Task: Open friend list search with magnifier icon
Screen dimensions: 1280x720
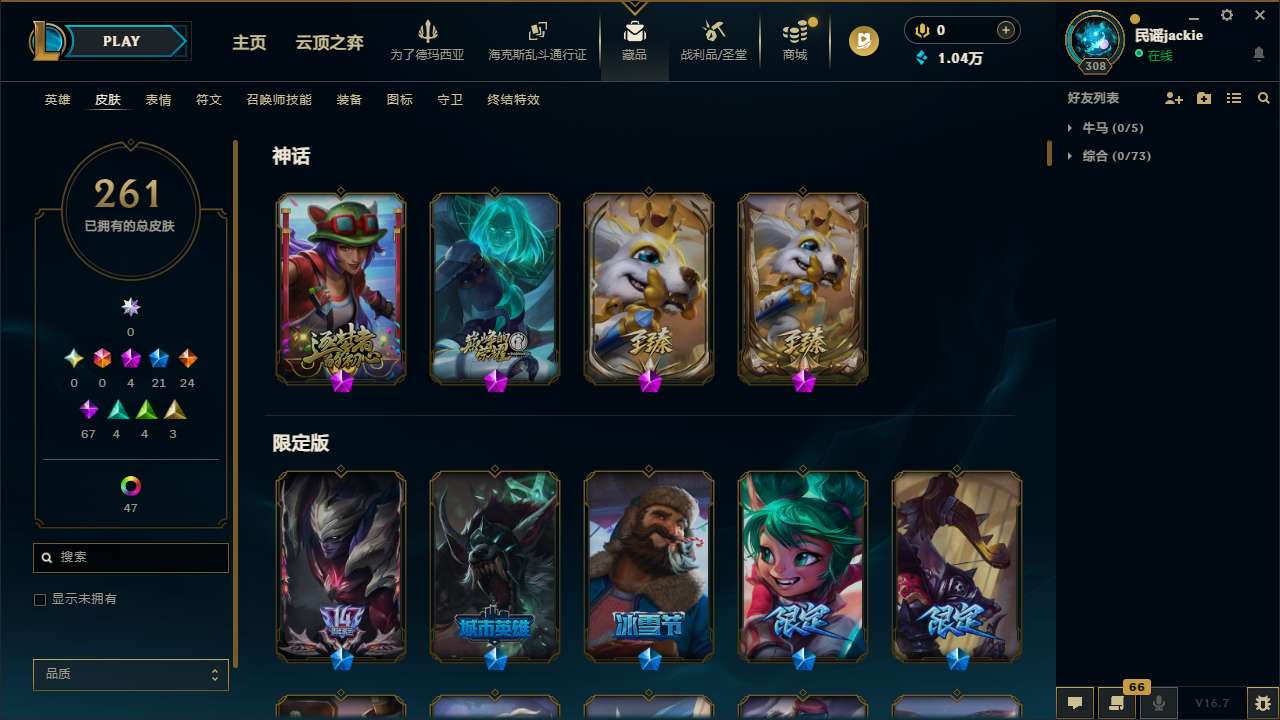Action: click(x=1263, y=97)
